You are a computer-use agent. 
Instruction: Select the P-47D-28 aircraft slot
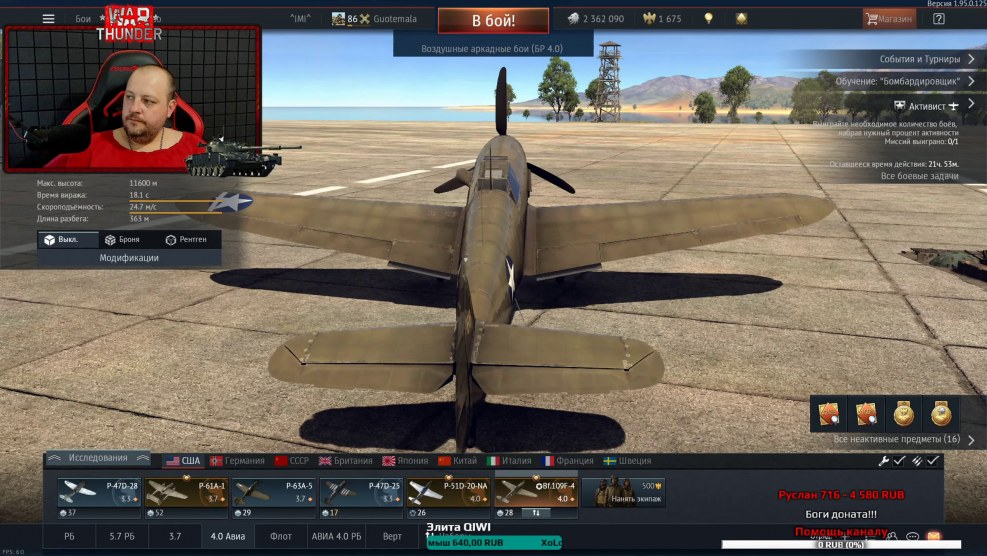[x=98, y=497]
